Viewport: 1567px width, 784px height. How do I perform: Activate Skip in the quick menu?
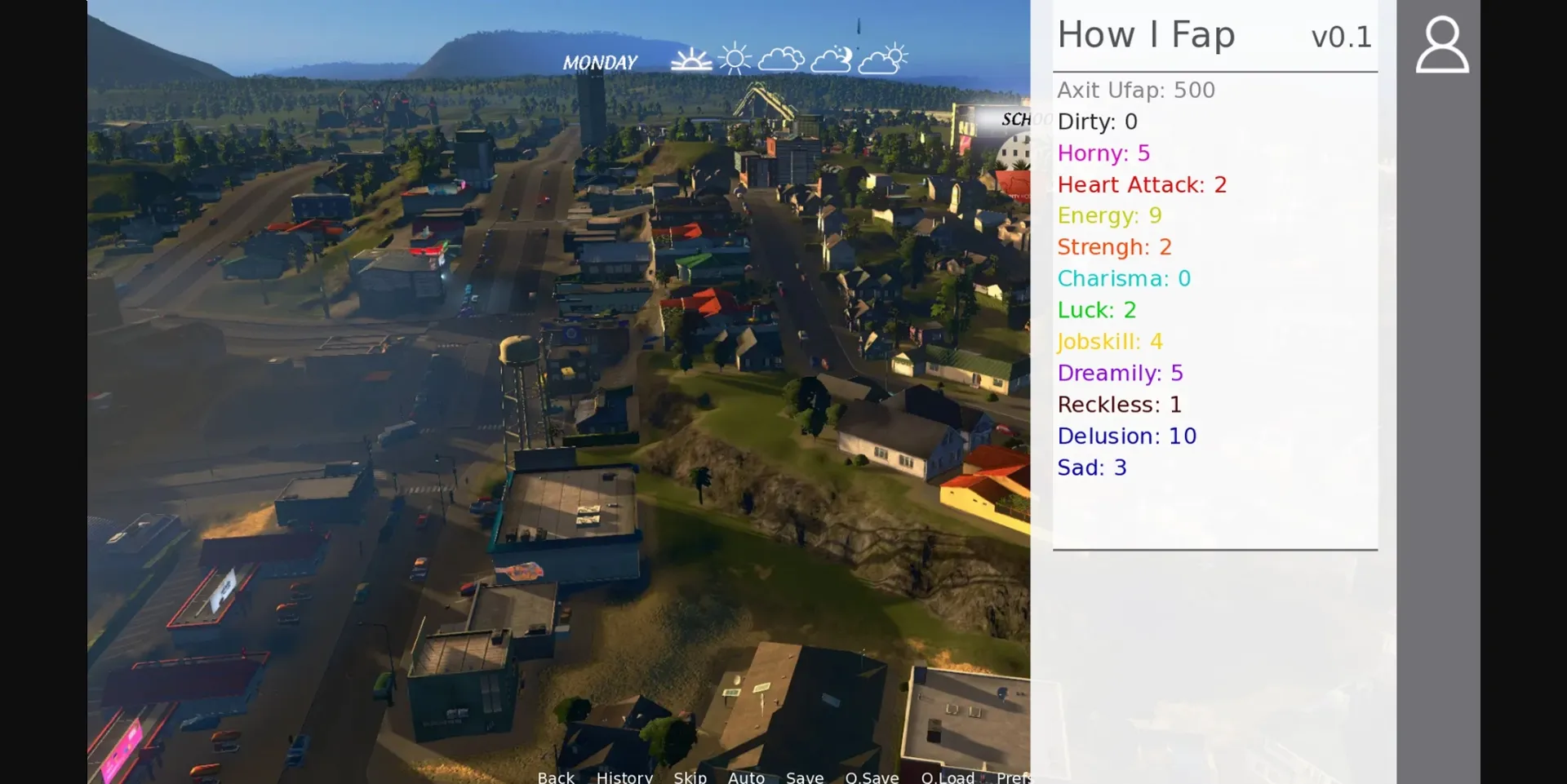(x=690, y=777)
